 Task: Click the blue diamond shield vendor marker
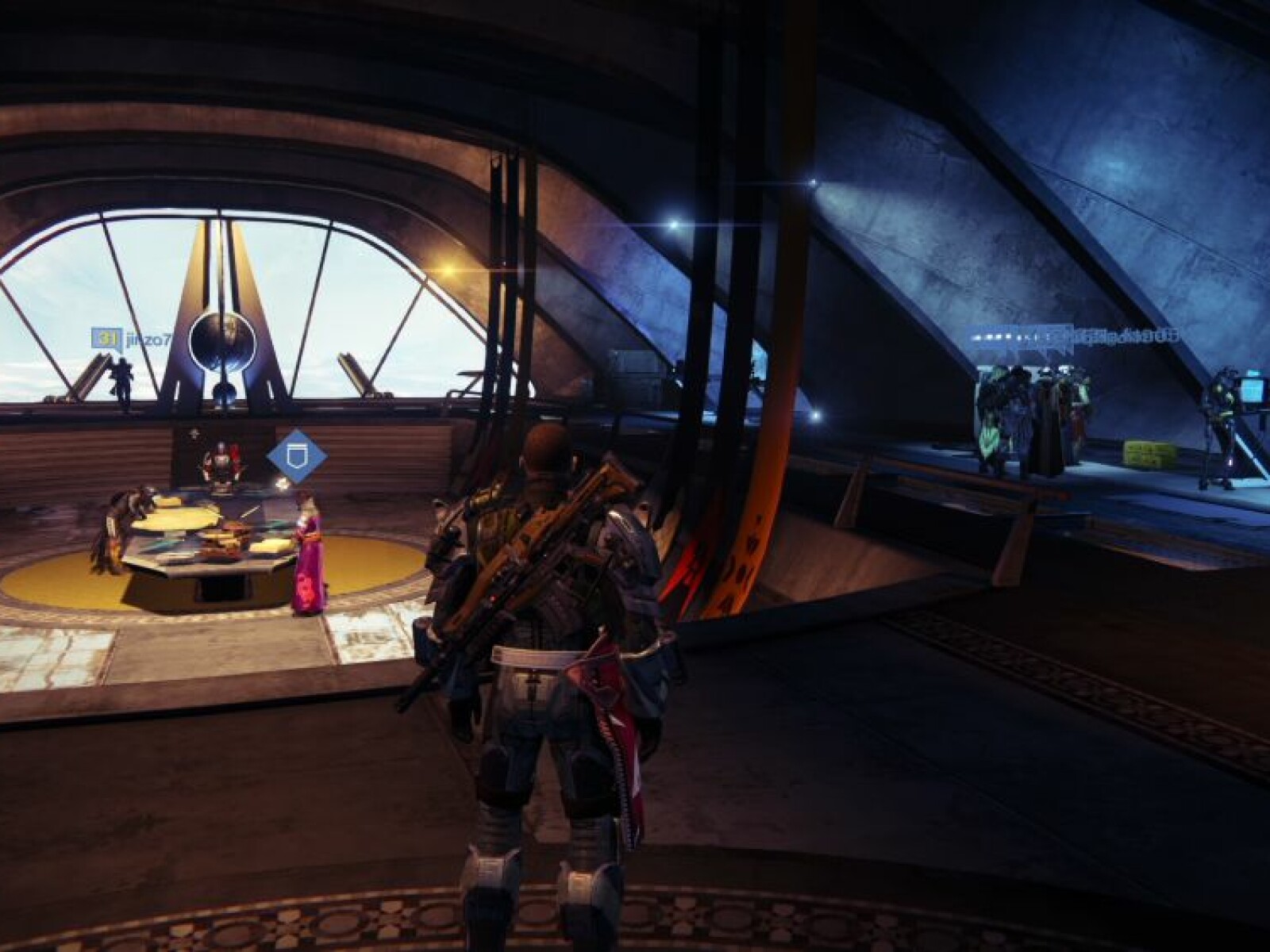pyautogui.click(x=297, y=456)
